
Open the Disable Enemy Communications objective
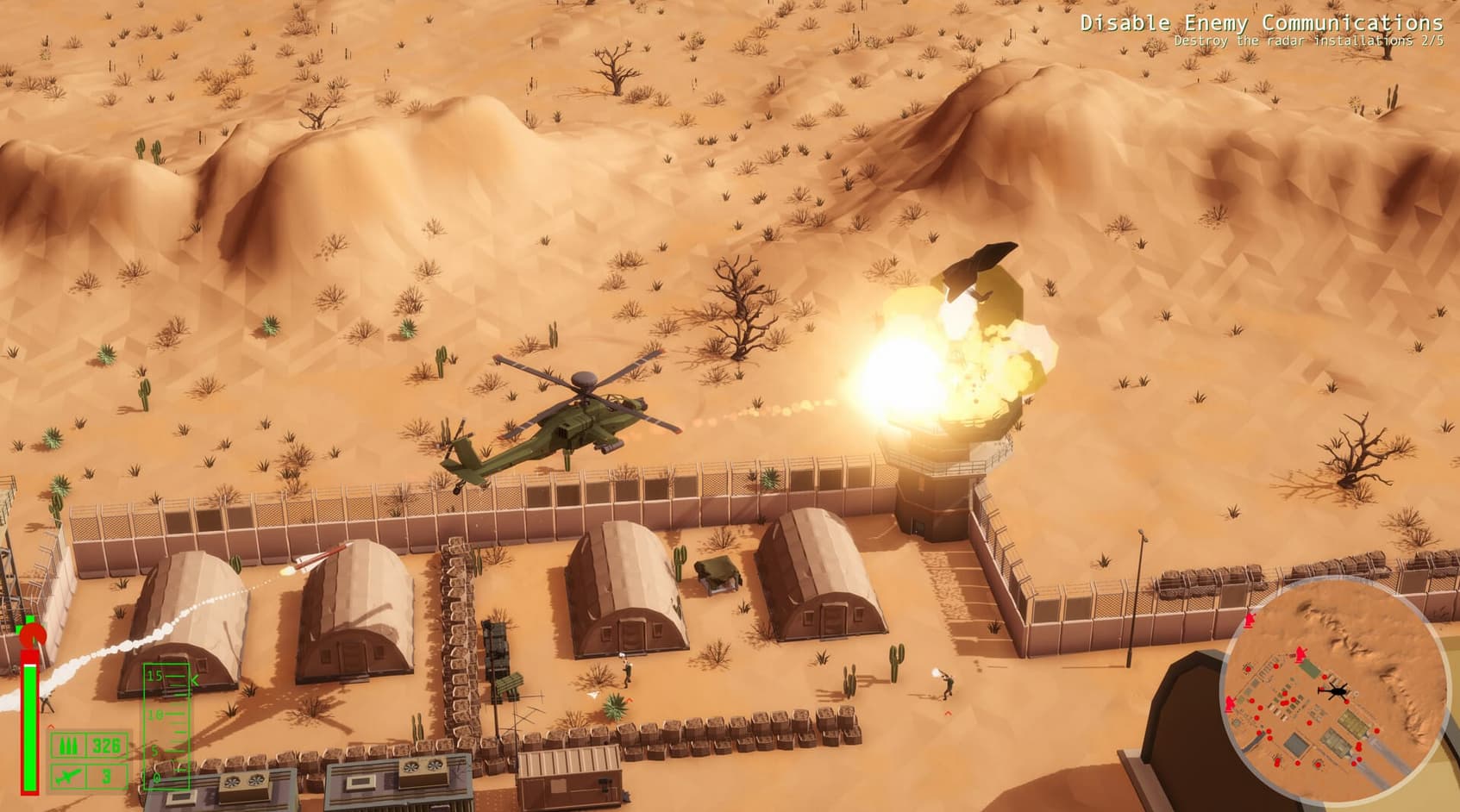click(x=1261, y=23)
